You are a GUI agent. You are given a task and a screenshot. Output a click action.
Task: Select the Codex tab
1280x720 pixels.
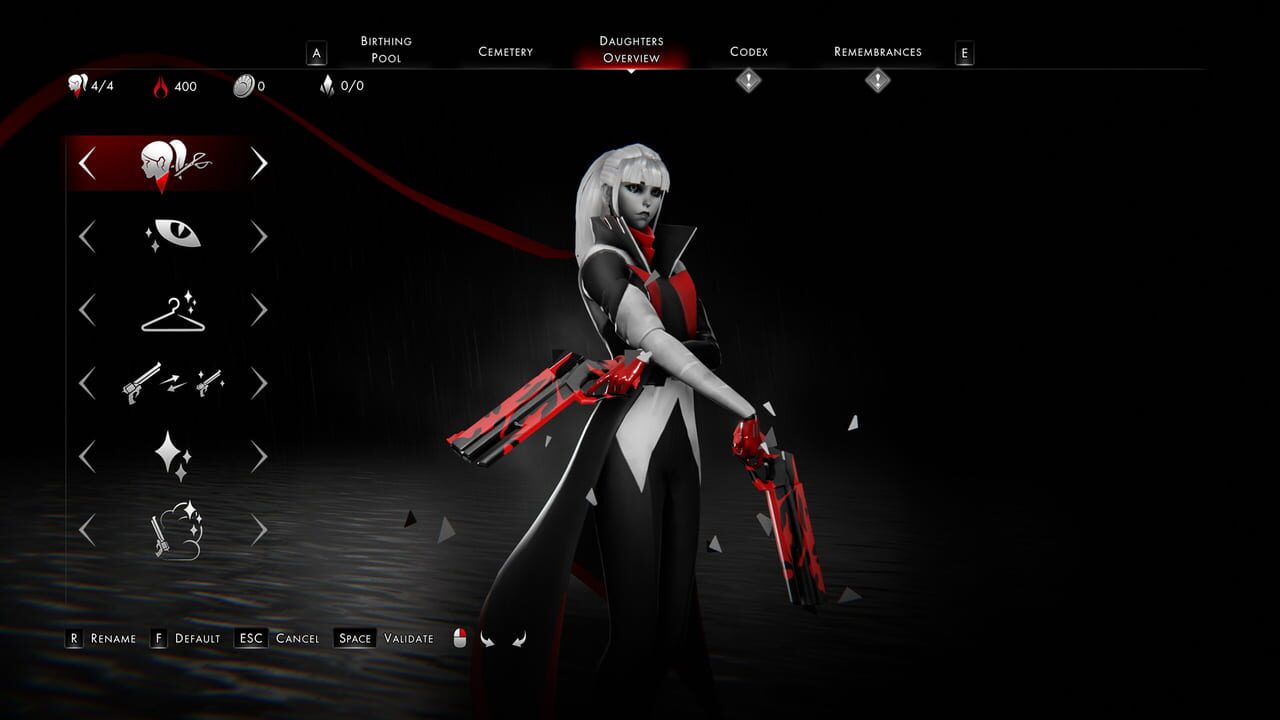[x=746, y=50]
